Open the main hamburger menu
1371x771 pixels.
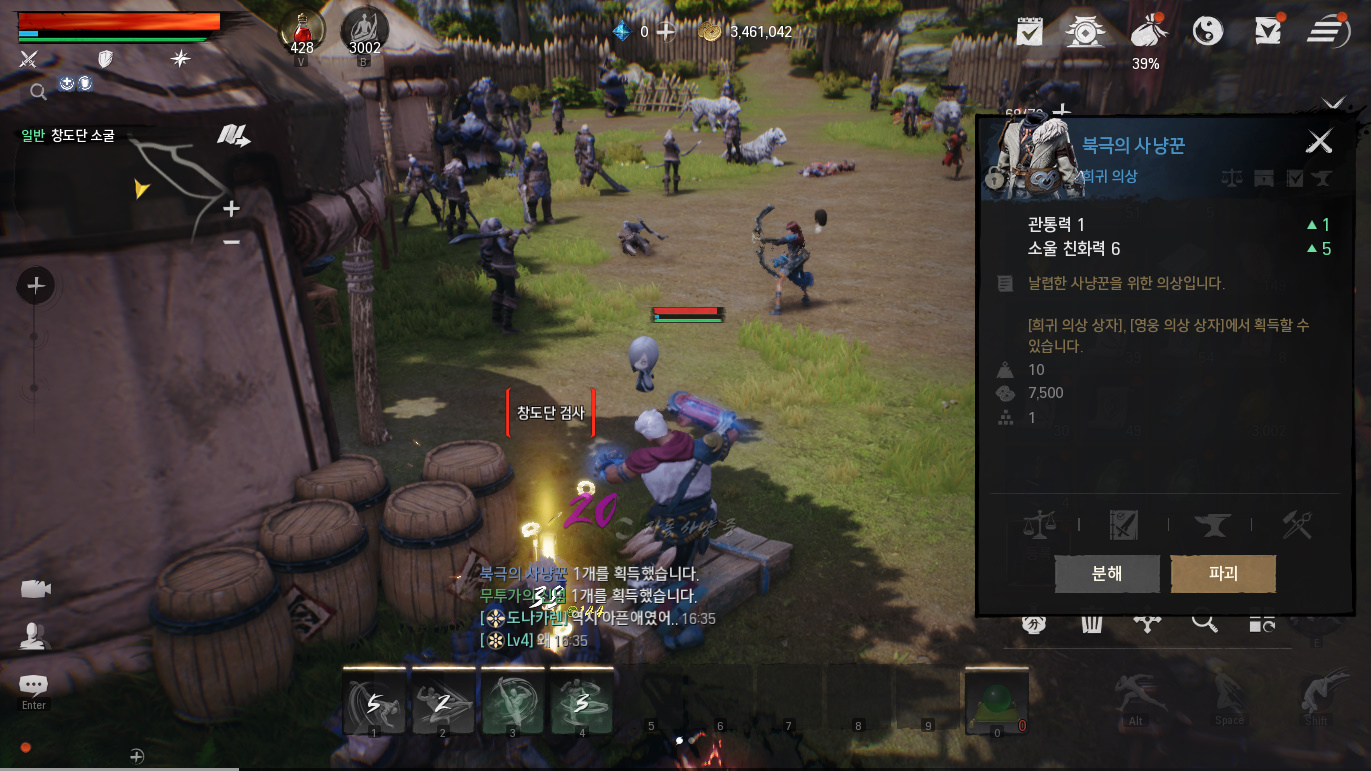click(1328, 31)
